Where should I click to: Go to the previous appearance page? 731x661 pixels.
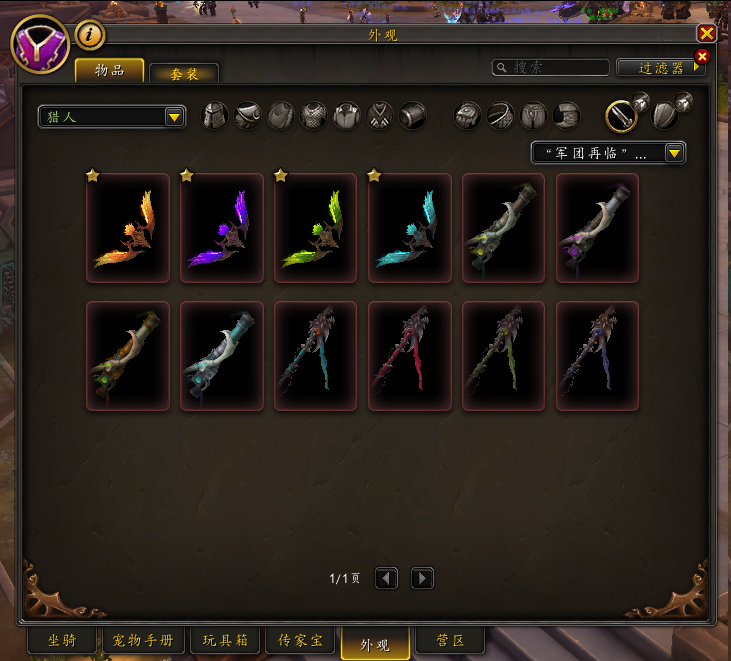tap(387, 578)
